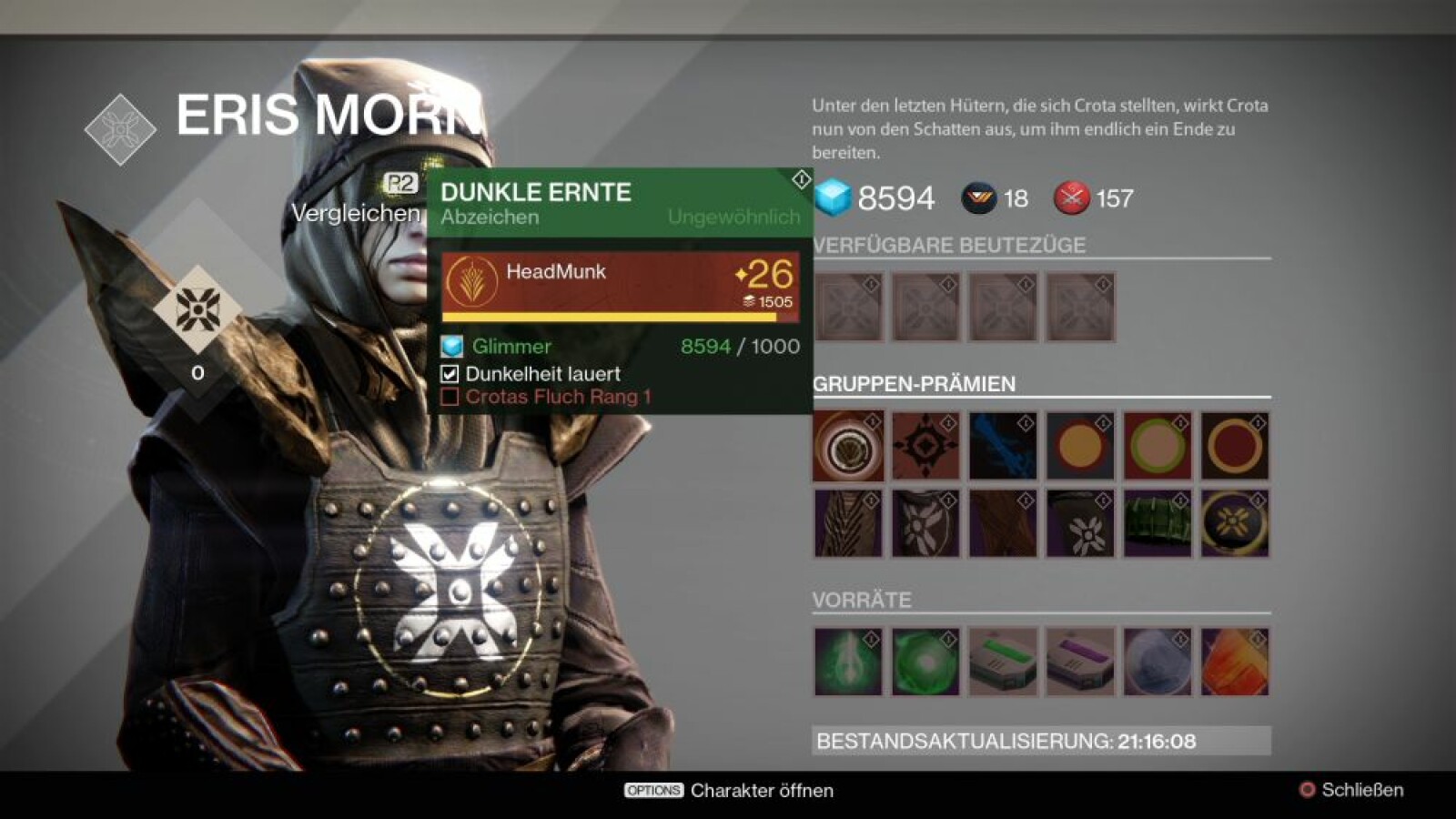This screenshot has width=1456, height=819.
Task: Choose the purple-striped ammo box
Action: pyautogui.click(x=1079, y=662)
